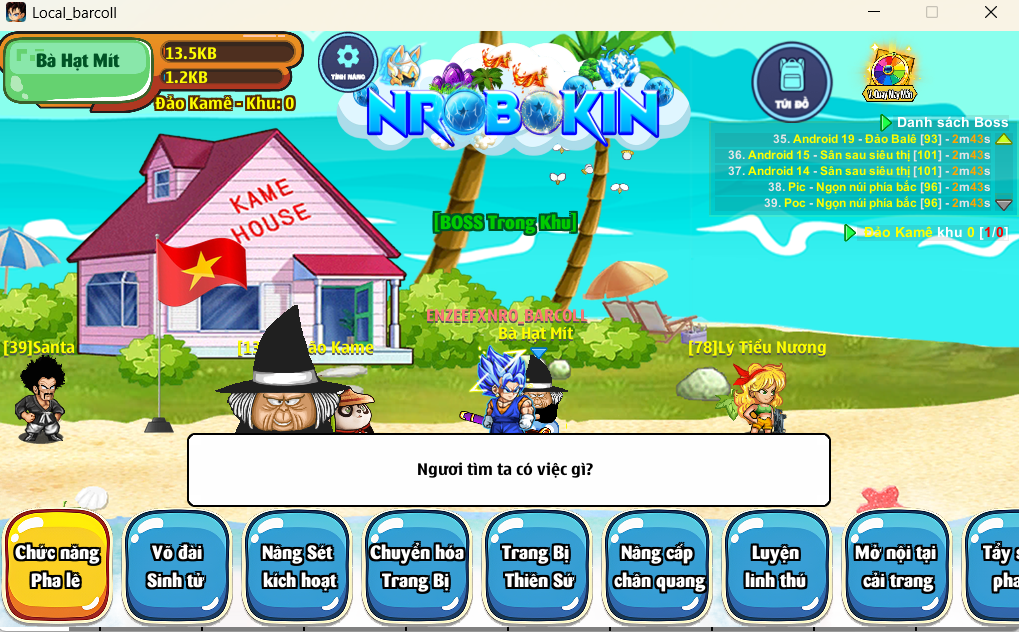Screen dimensions: 1019x632
Task: Open Nâng Sét kích hoạt
Action: click(298, 566)
